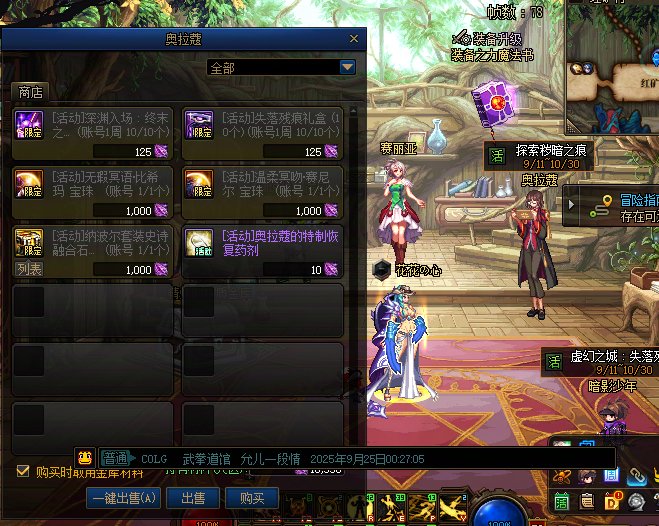Click the 普通 chat channel label
Screen dimensions: 659x526
pos(115,458)
